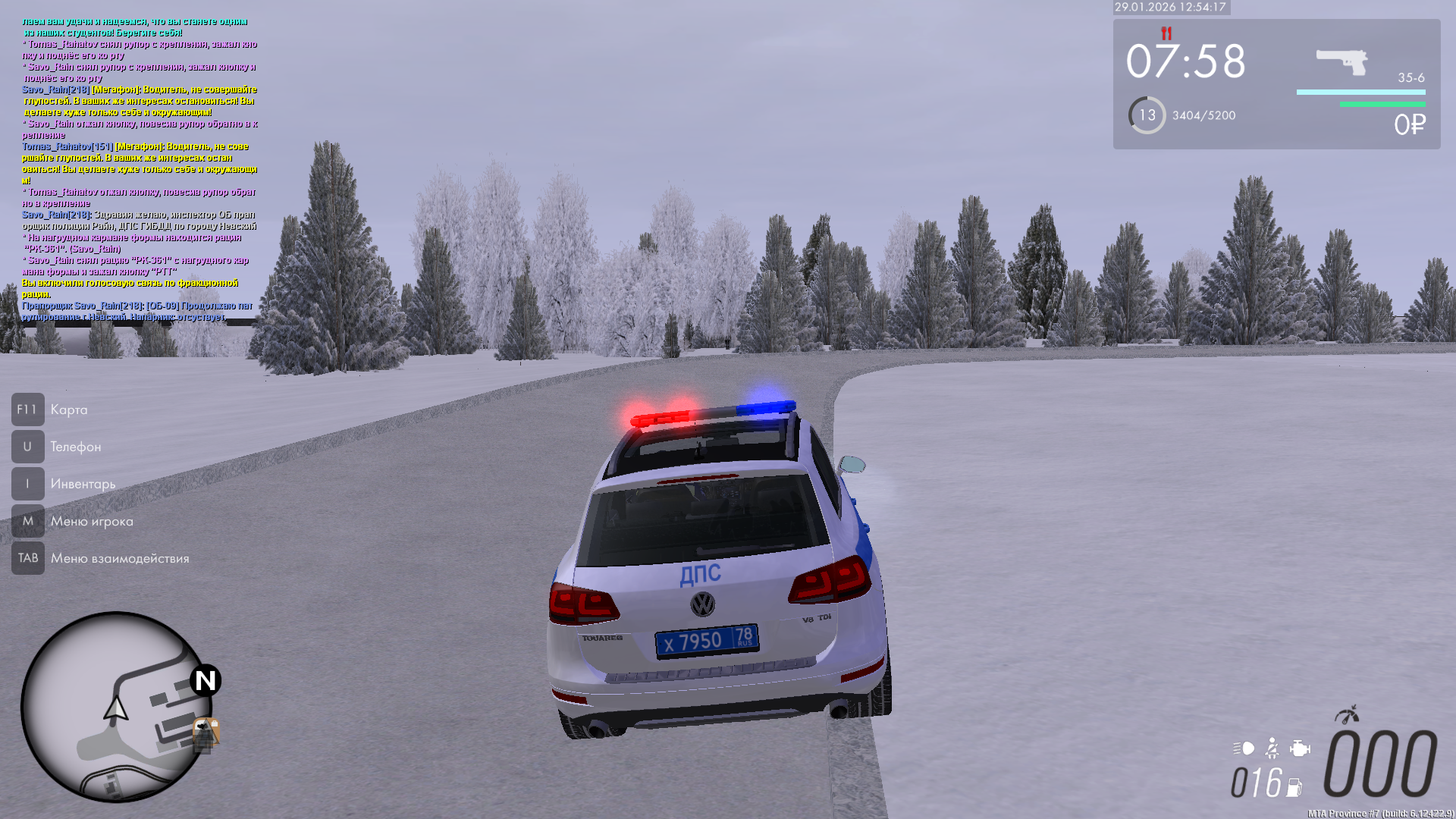
Task: Click the engine status icon
Action: pyautogui.click(x=1300, y=748)
